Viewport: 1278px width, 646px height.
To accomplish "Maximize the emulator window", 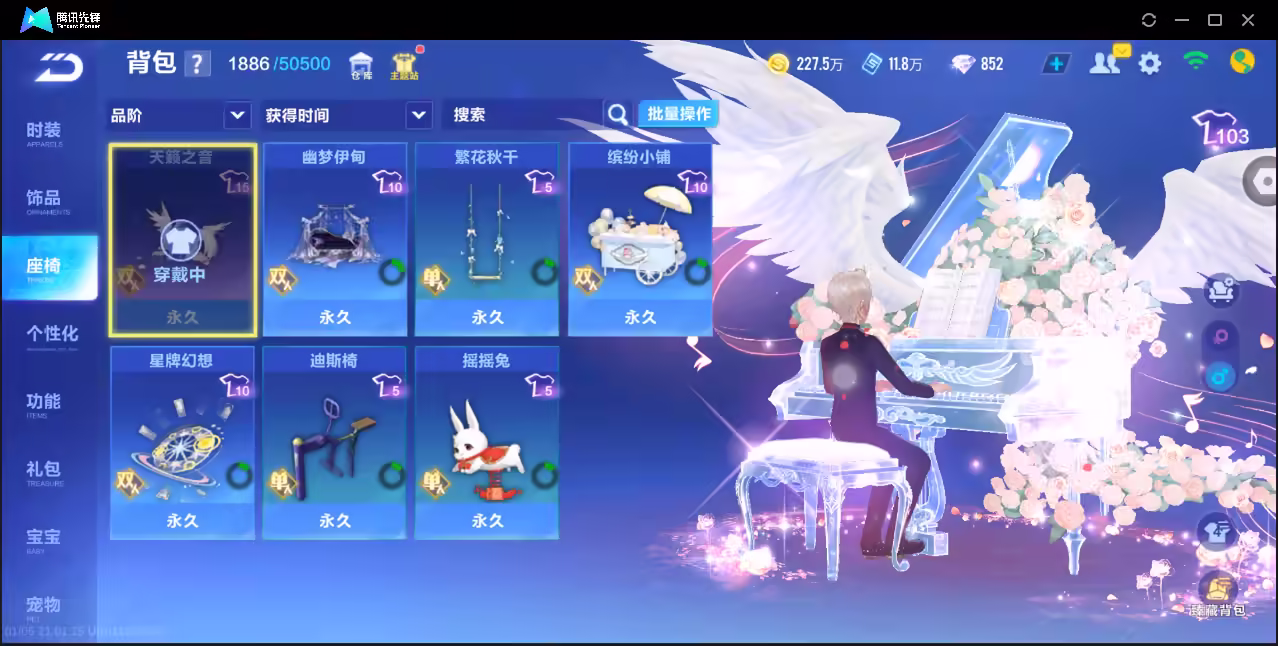I will (1215, 20).
